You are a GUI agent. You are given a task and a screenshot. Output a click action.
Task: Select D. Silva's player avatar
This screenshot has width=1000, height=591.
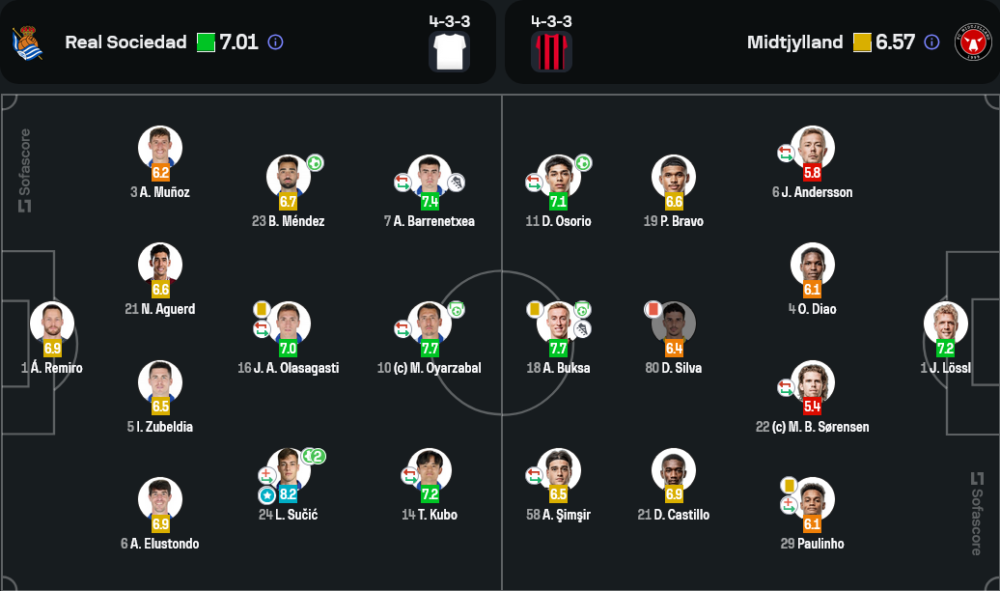673,323
